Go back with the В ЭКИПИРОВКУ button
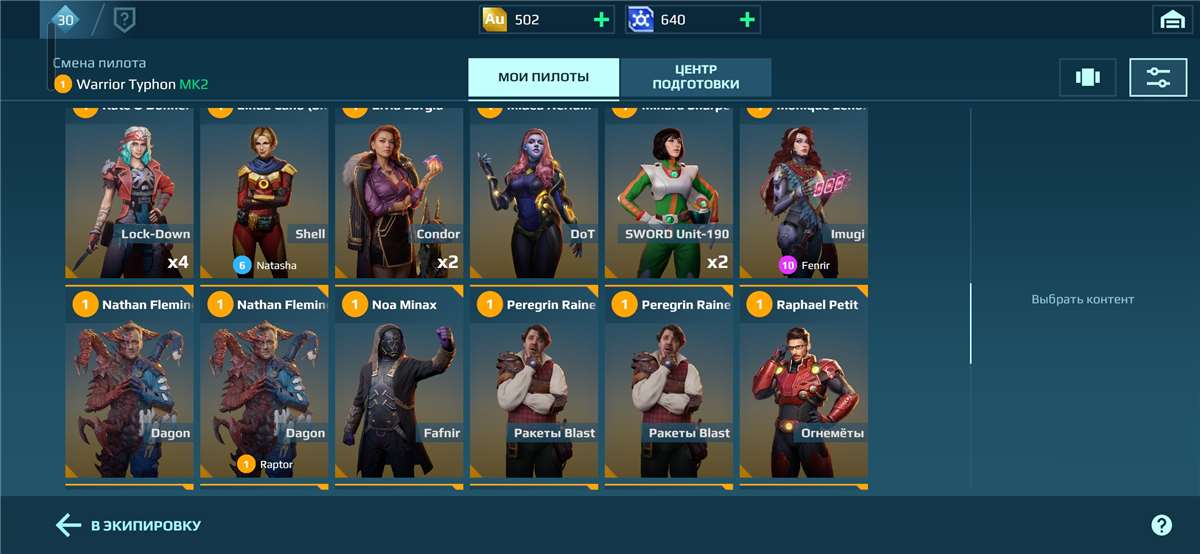The image size is (1200, 554). (129, 525)
